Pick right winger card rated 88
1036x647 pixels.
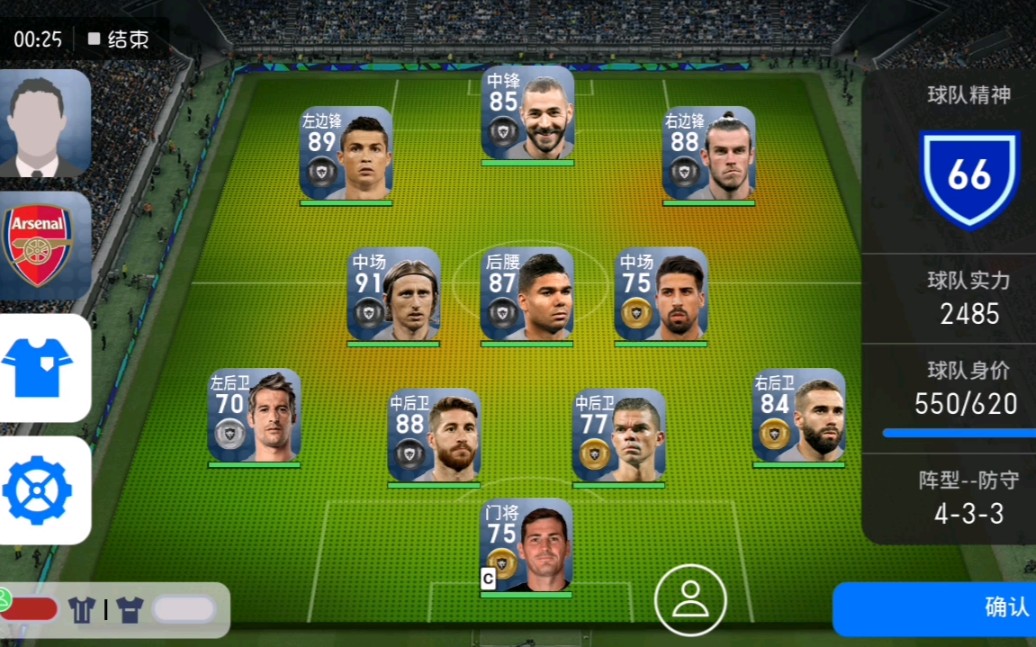(708, 153)
